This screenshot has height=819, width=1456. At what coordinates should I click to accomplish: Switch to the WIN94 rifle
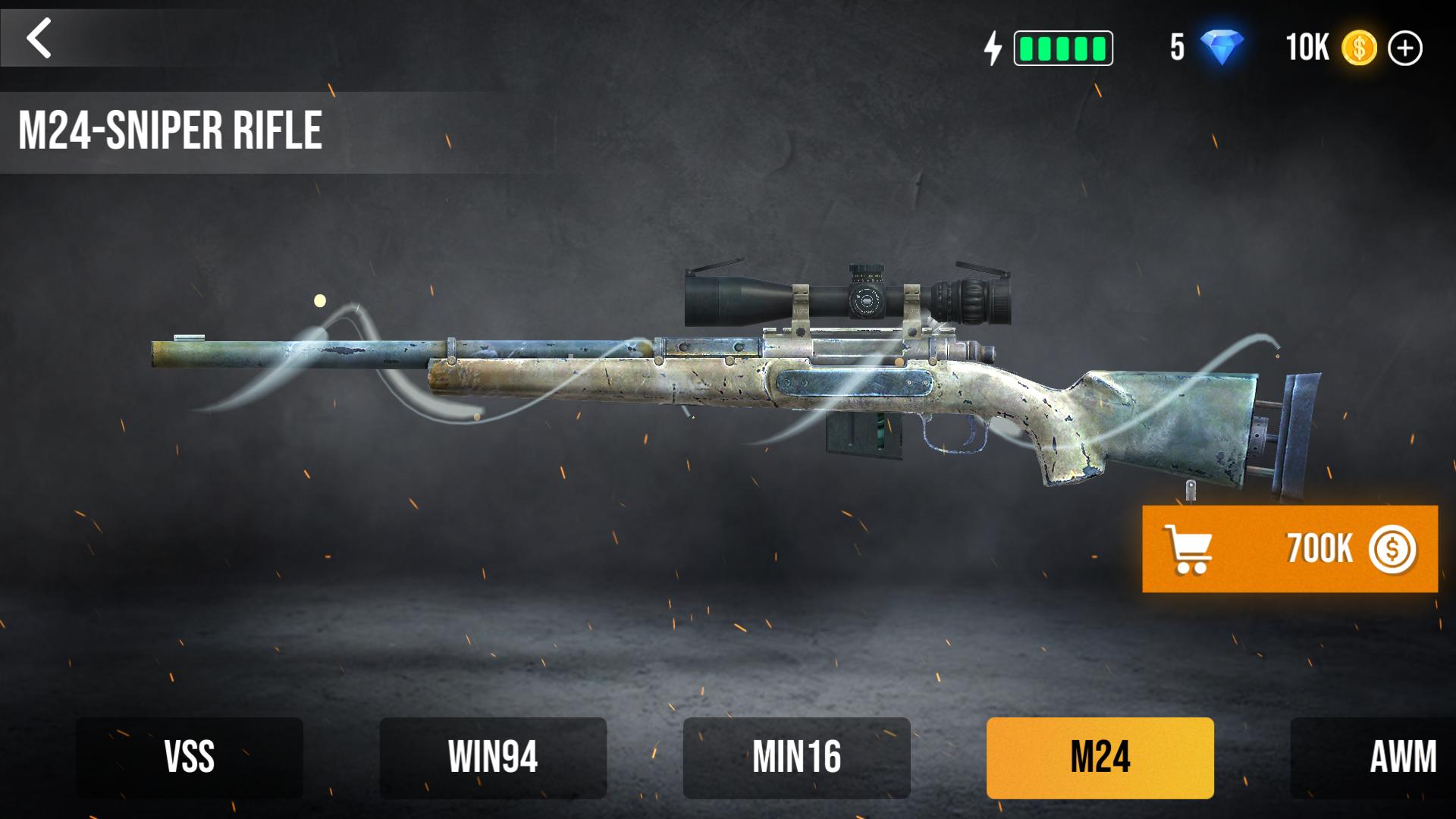493,758
